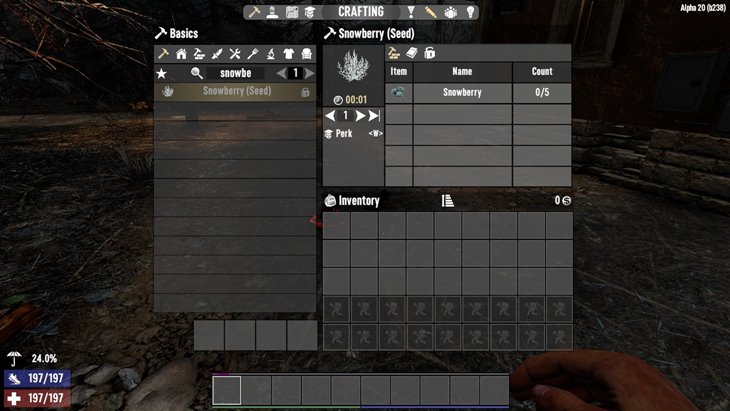Switch to the skills graduation cap tab
This screenshot has width=730, height=411.
311,12
